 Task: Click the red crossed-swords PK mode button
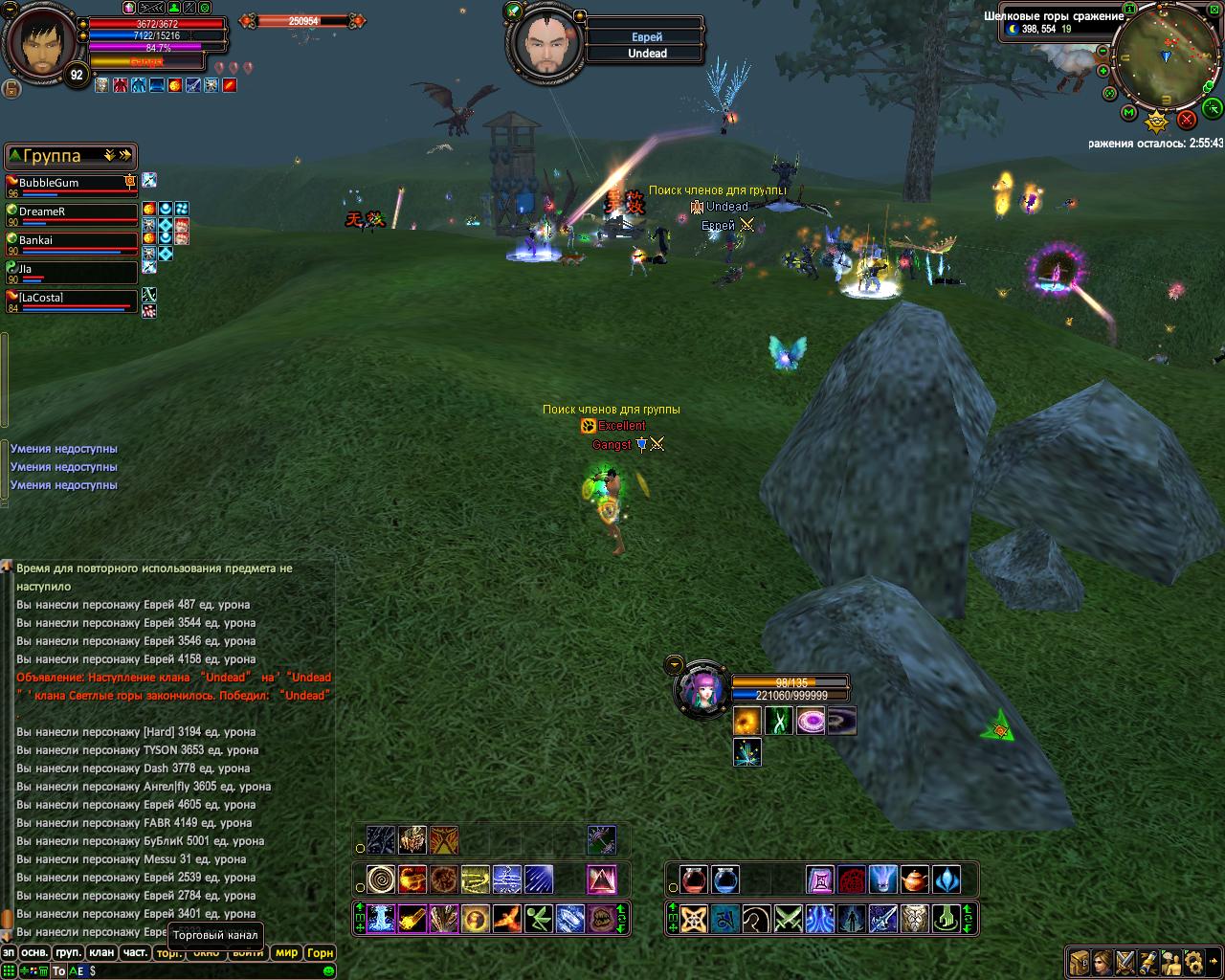coord(1187,120)
